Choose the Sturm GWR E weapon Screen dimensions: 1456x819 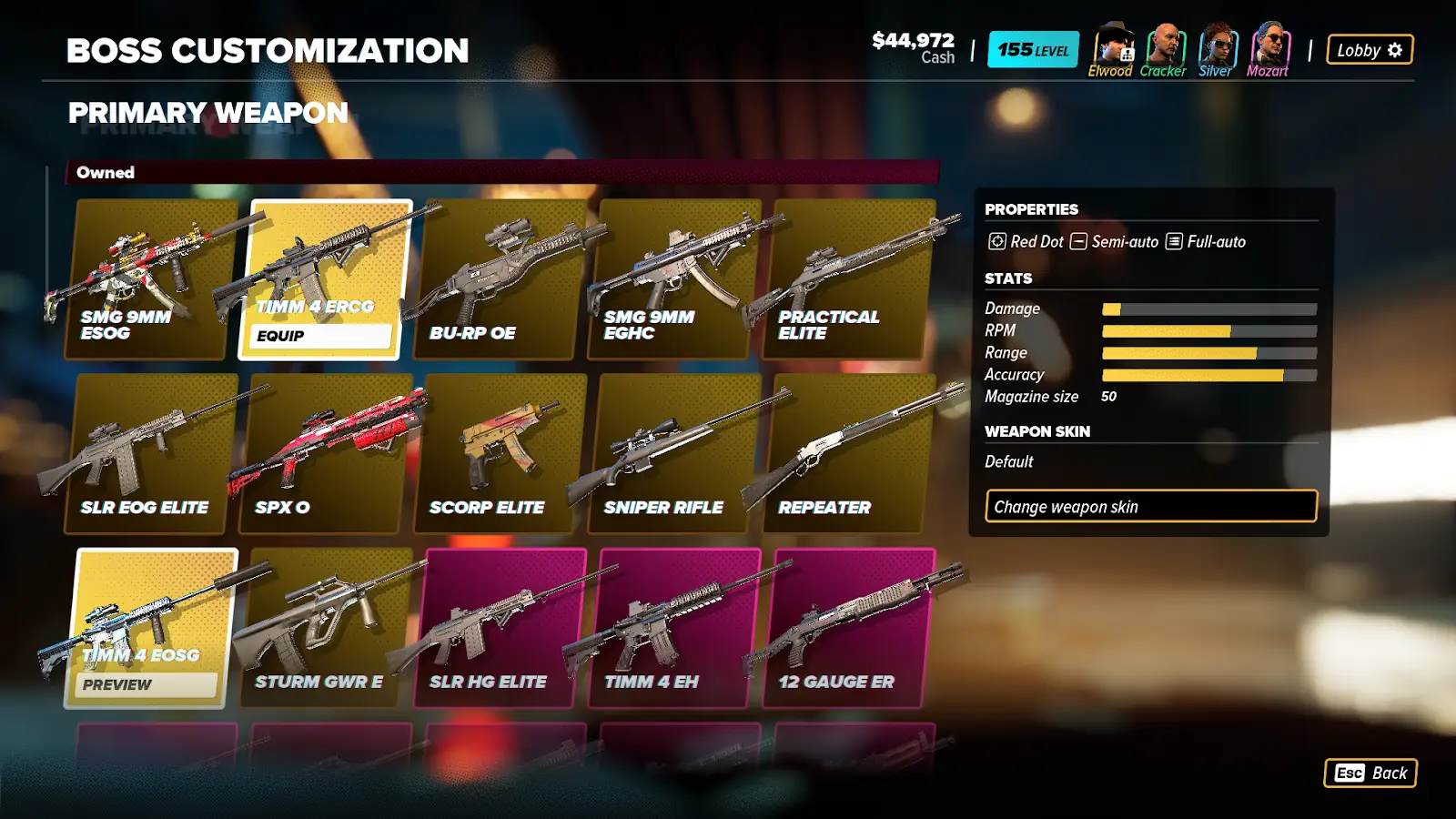325,628
